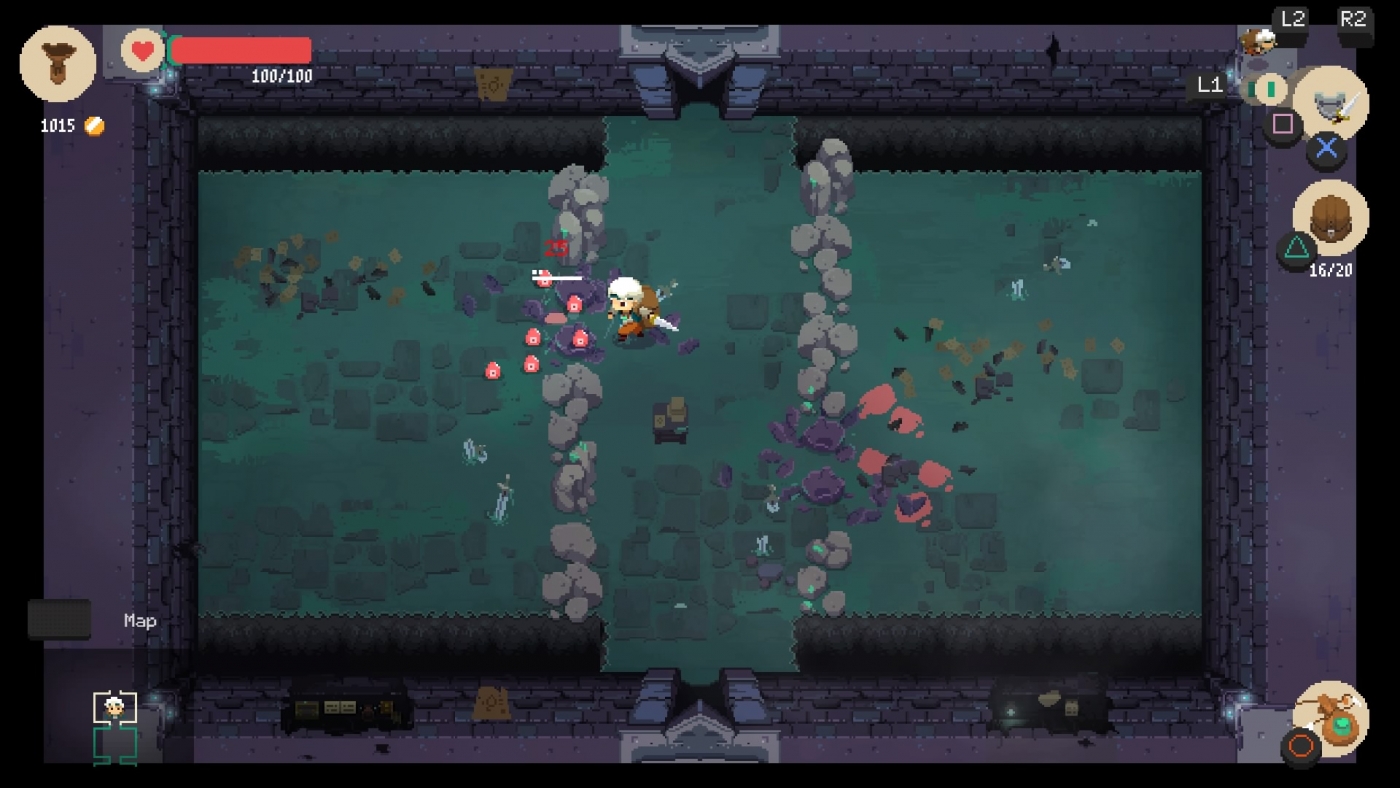The width and height of the screenshot is (1400, 788).
Task: Expand the Map via the touchpad prompt
Action: [x=58, y=618]
